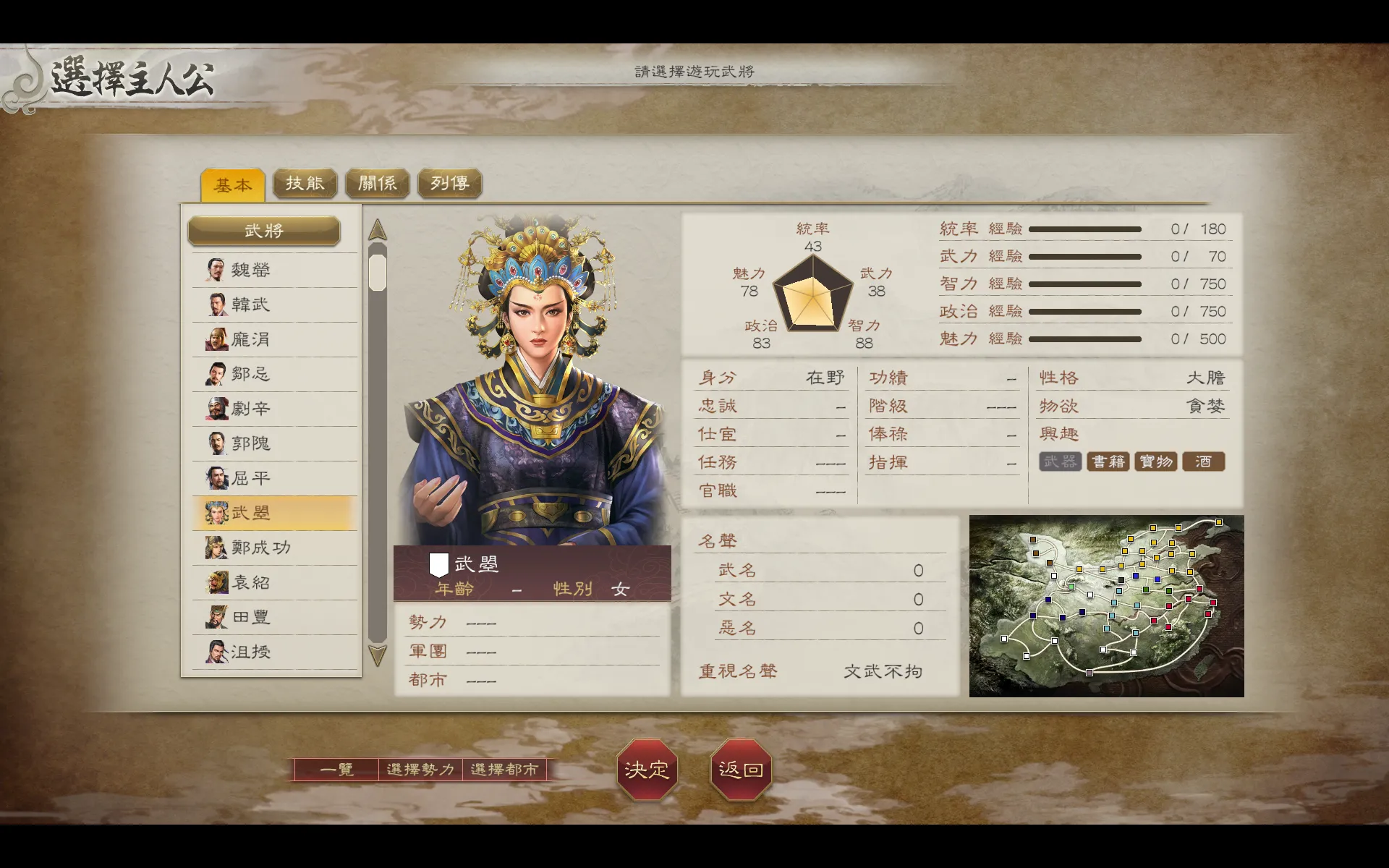This screenshot has width=1389, height=868.
Task: Click the scroll-down arrow below the scrollbar
Action: click(376, 655)
